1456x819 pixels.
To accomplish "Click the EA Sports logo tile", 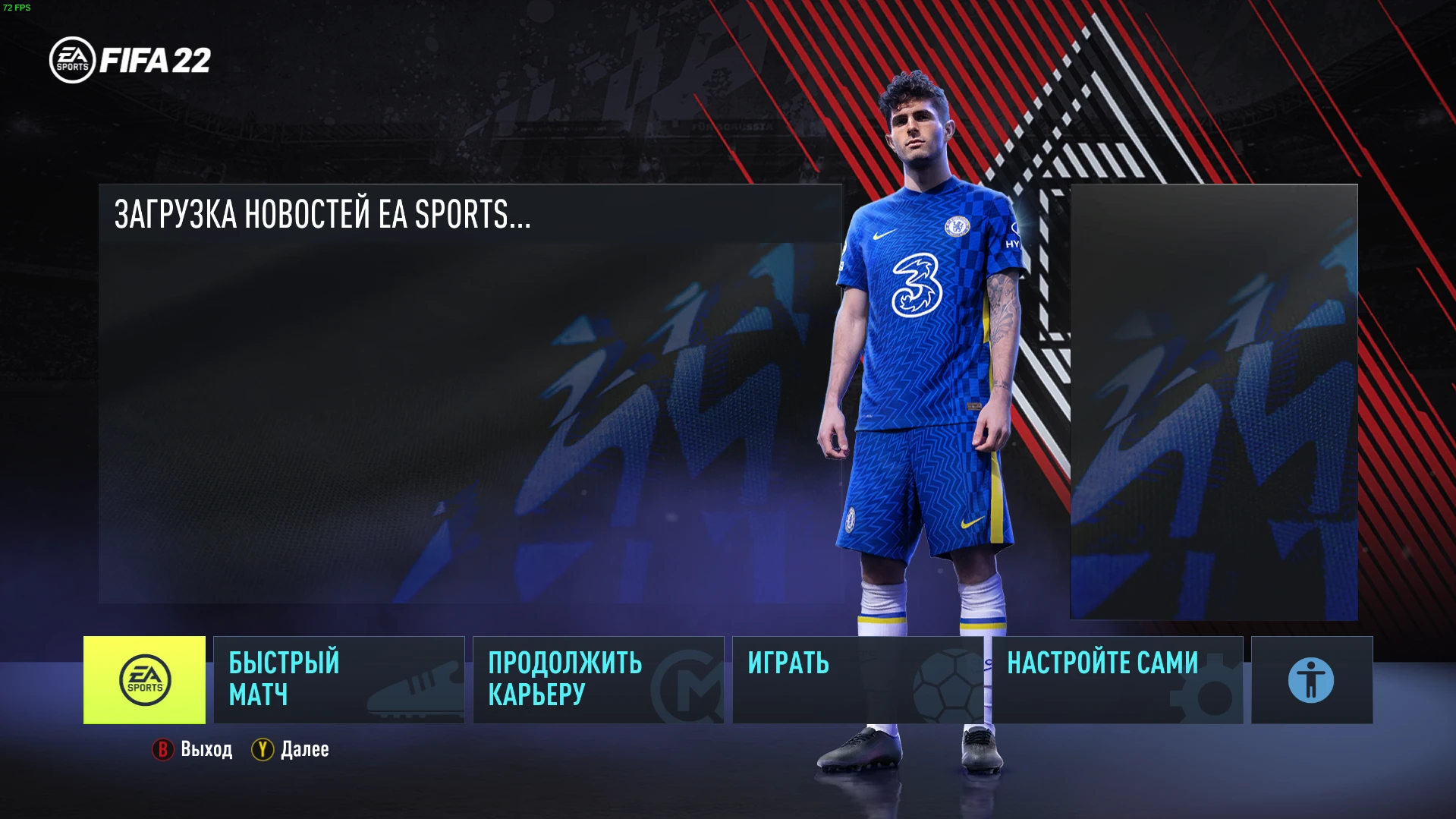I will click(x=144, y=679).
